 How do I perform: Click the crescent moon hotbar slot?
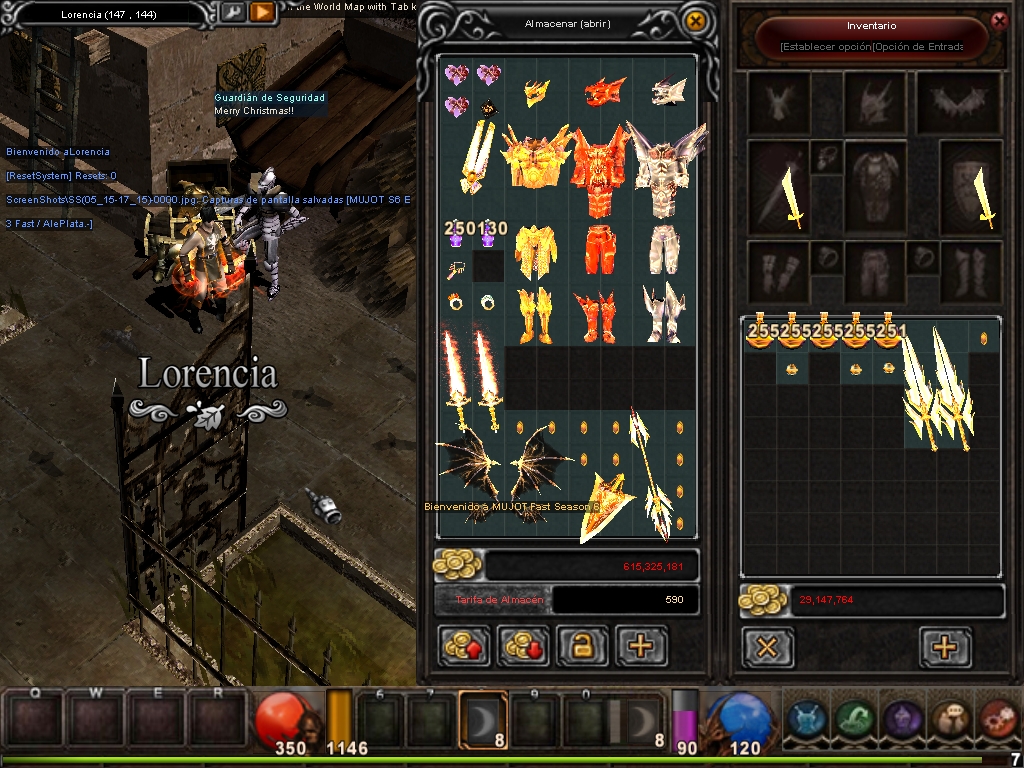click(x=481, y=719)
